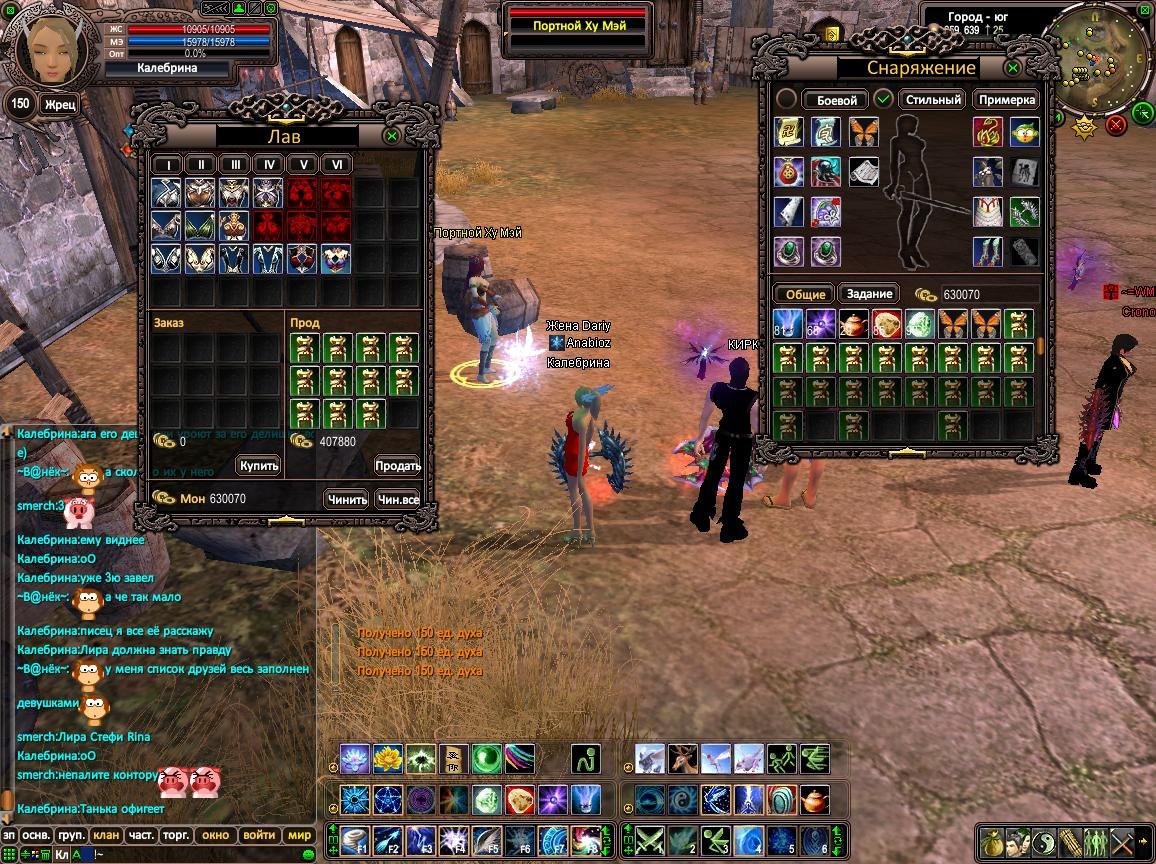Switch to shop page tab III

[234, 165]
